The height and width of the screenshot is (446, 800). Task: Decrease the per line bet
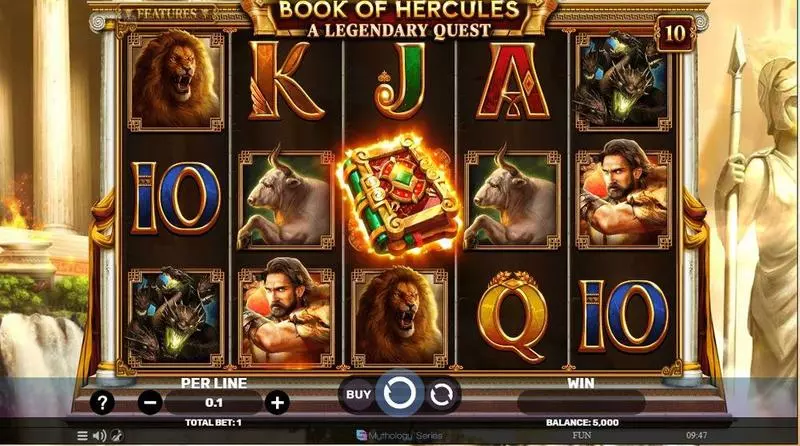tap(150, 403)
